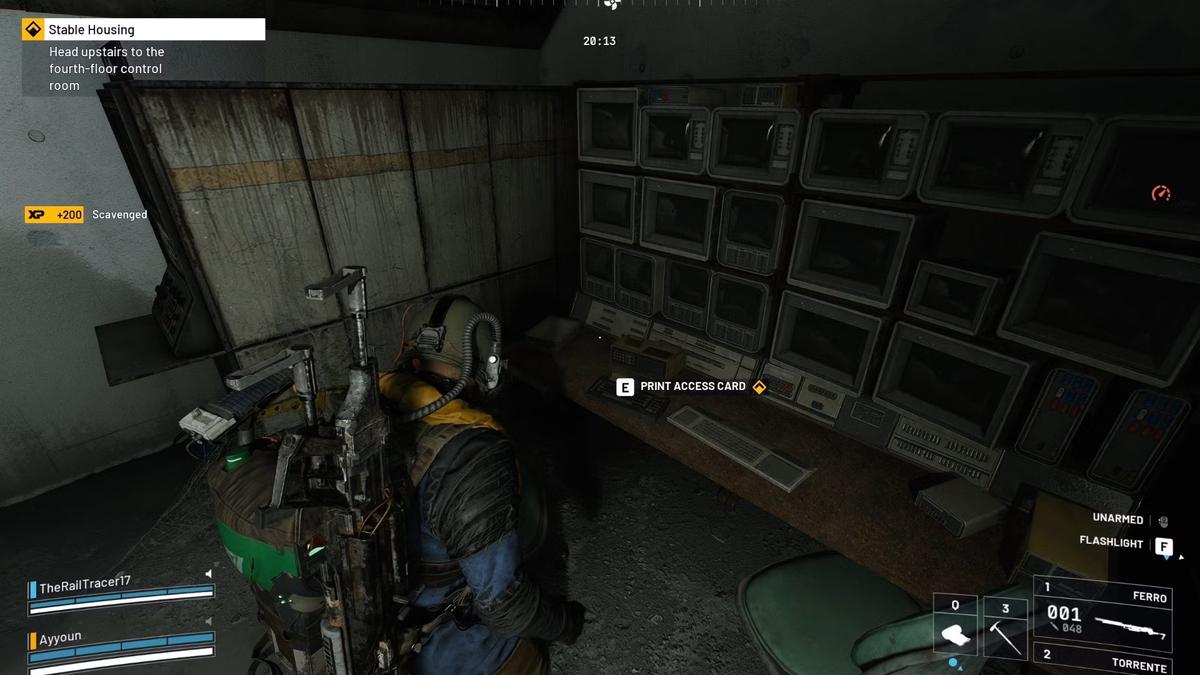Screen dimensions: 1200x675
Task: Click the compass marker at top center
Action: [611, 5]
